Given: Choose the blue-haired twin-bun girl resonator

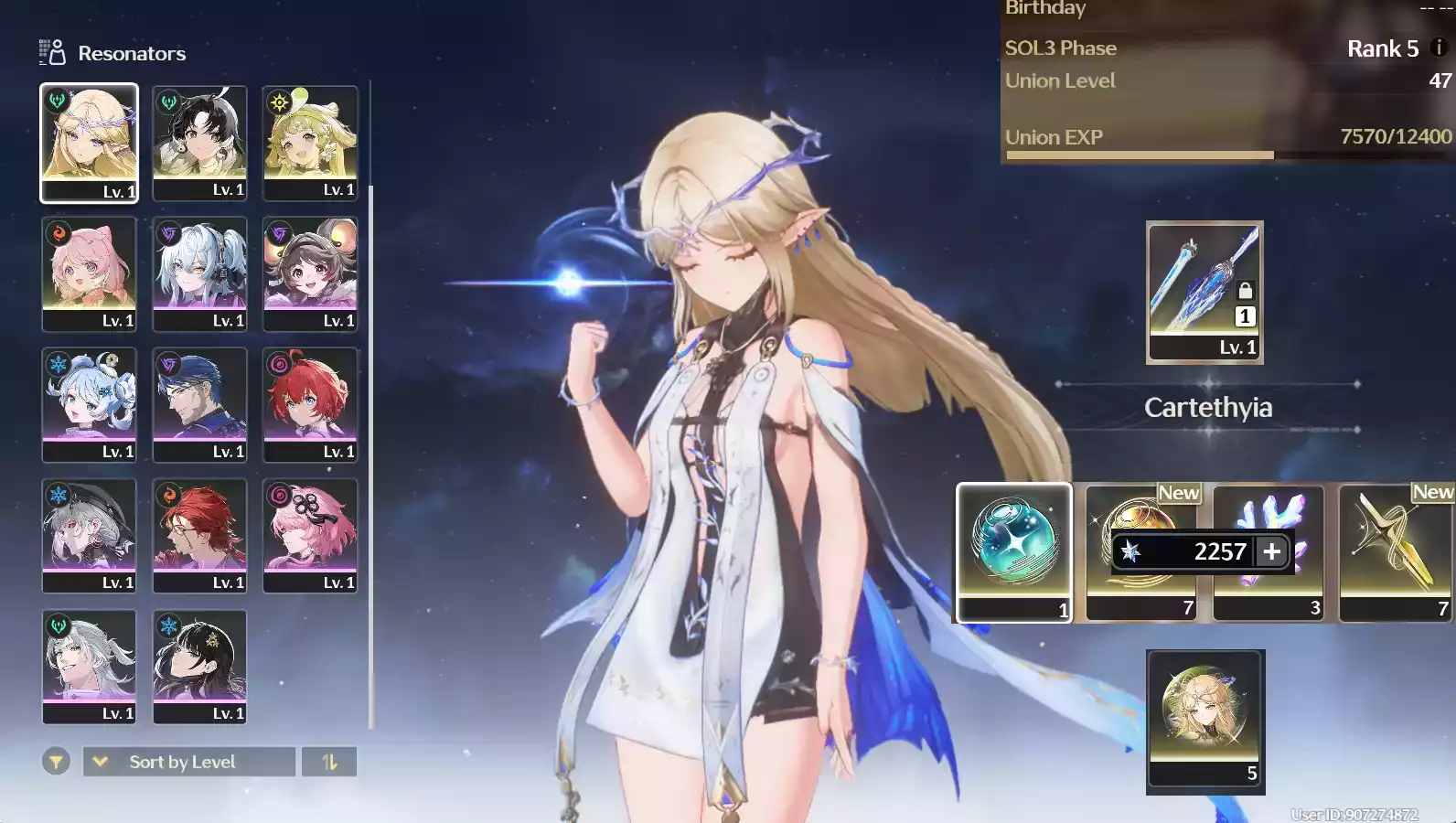Looking at the screenshot, I should tap(89, 403).
